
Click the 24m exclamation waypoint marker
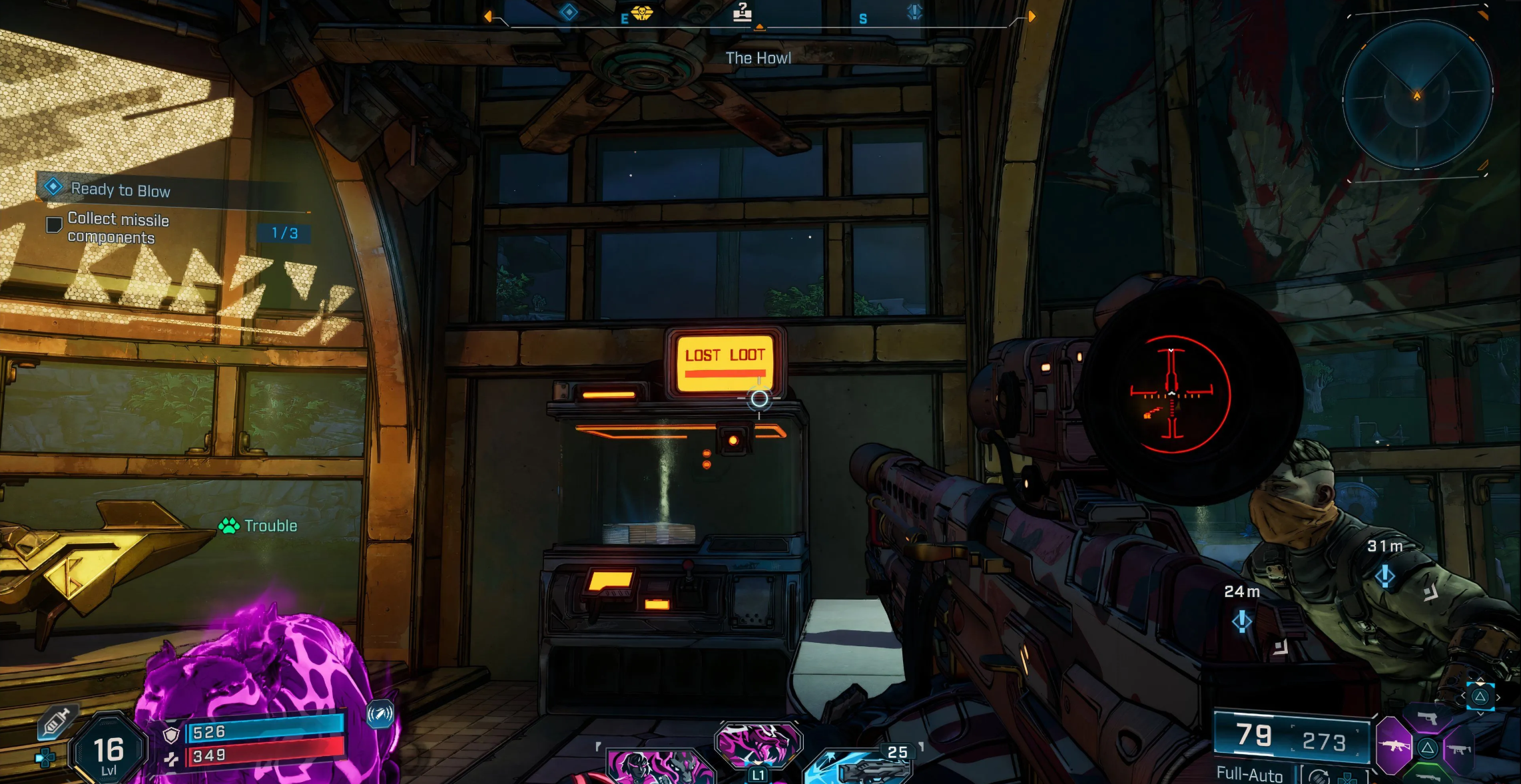coord(1241,621)
